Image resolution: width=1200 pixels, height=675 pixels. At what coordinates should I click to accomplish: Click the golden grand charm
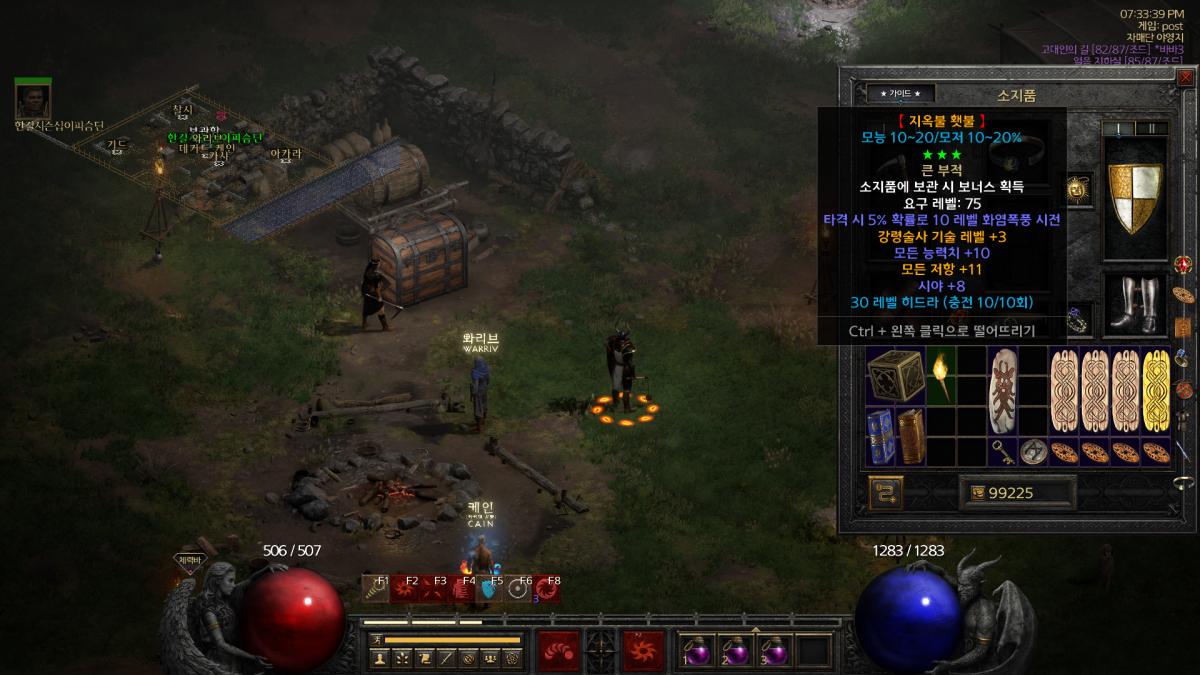point(1155,391)
